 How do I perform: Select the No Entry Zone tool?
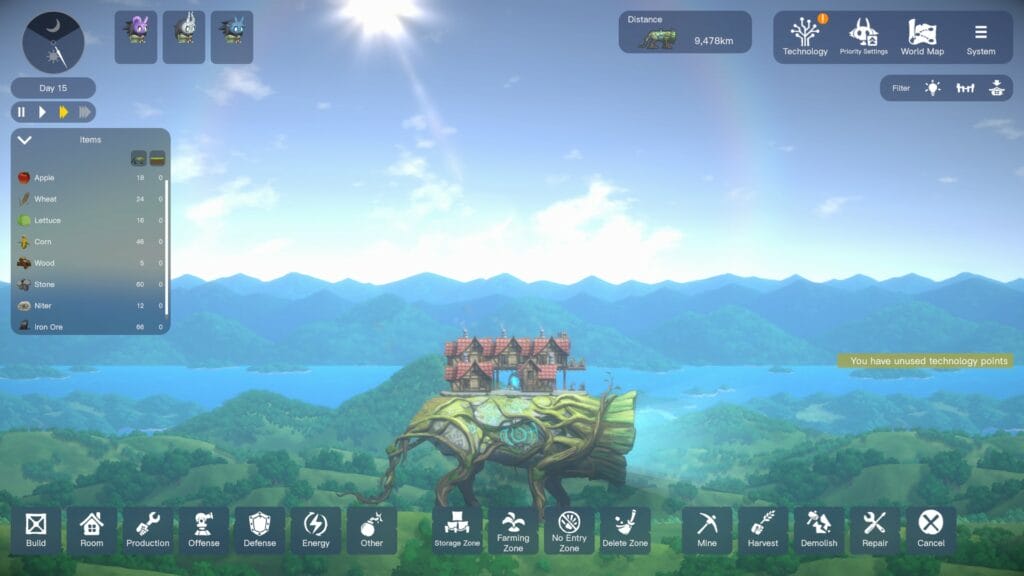[569, 530]
